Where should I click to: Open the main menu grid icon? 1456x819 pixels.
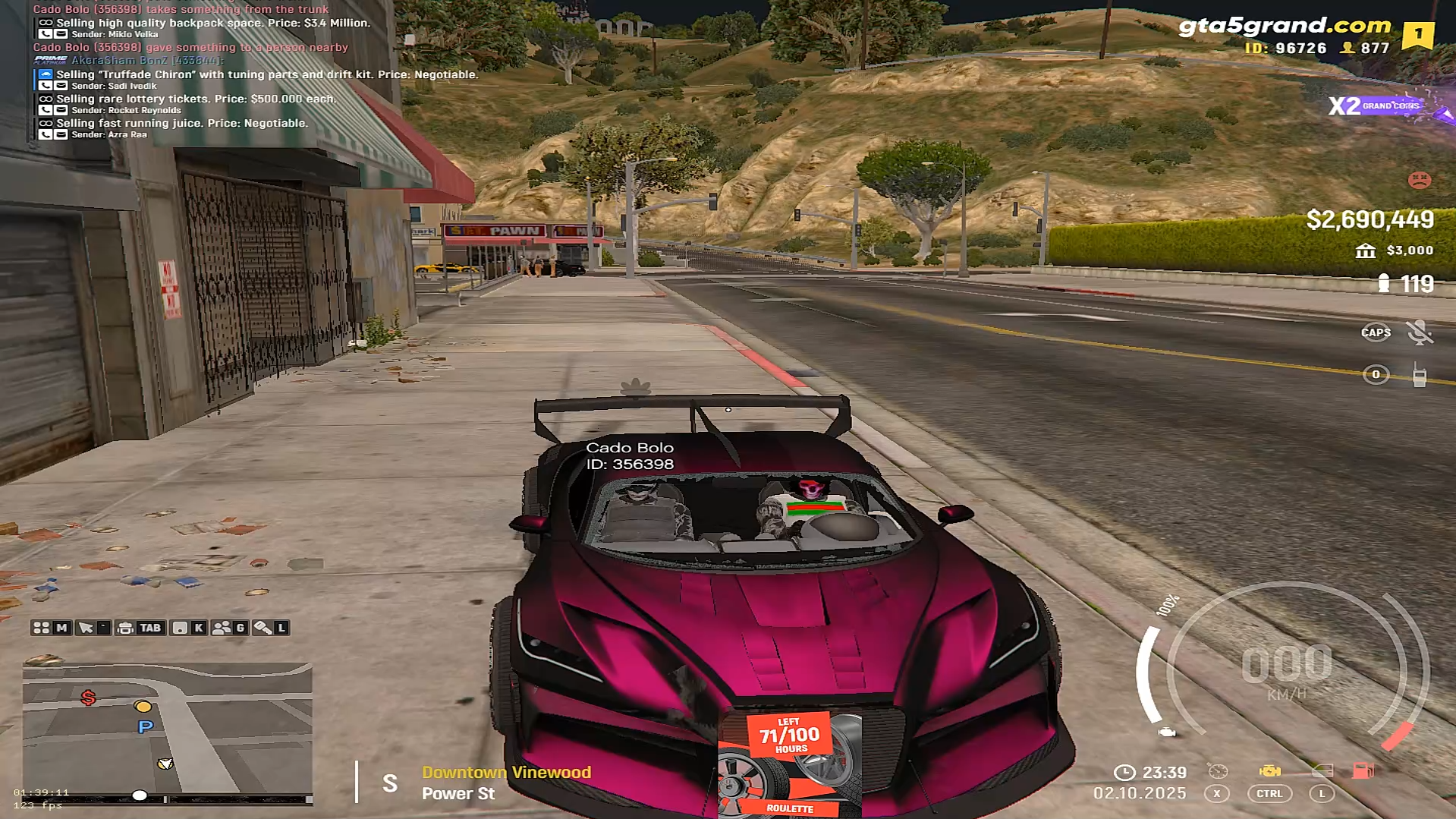(42, 628)
